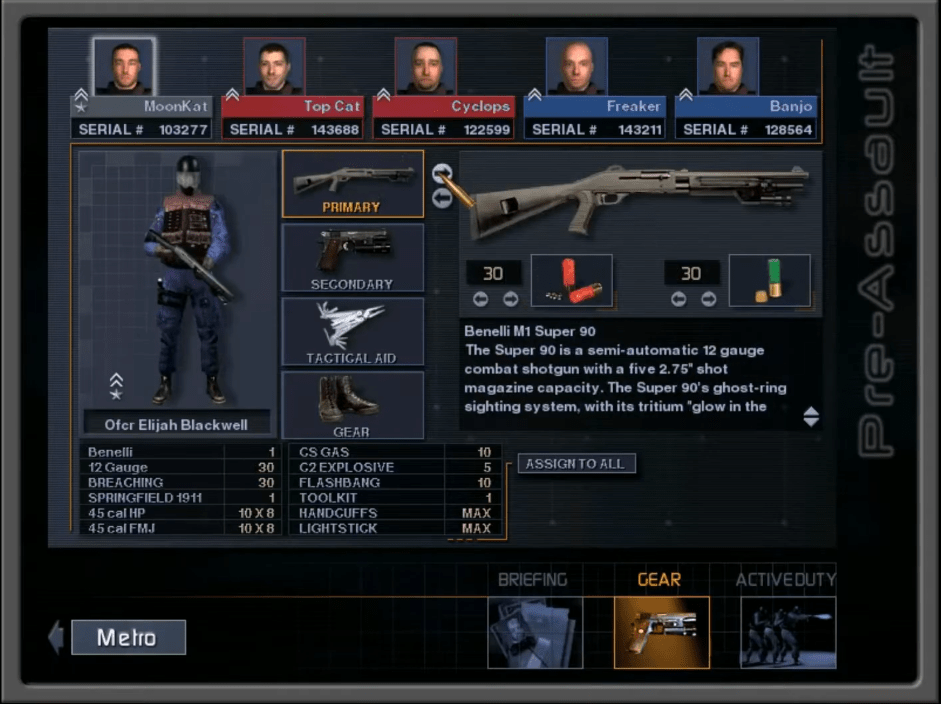Select Cyclops from the squad roster
This screenshot has height=704, width=941.
tap(425, 66)
